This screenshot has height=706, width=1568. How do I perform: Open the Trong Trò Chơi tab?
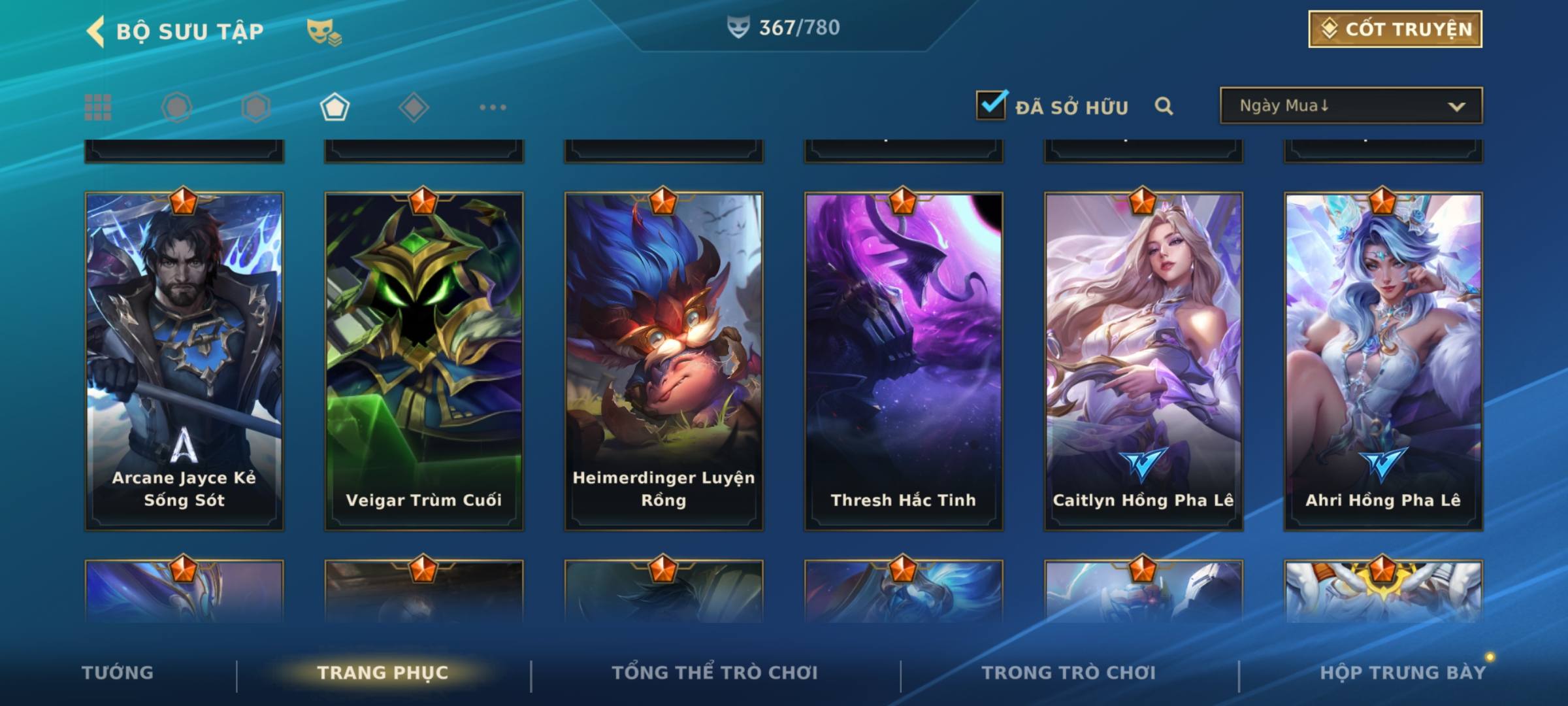(x=1069, y=673)
